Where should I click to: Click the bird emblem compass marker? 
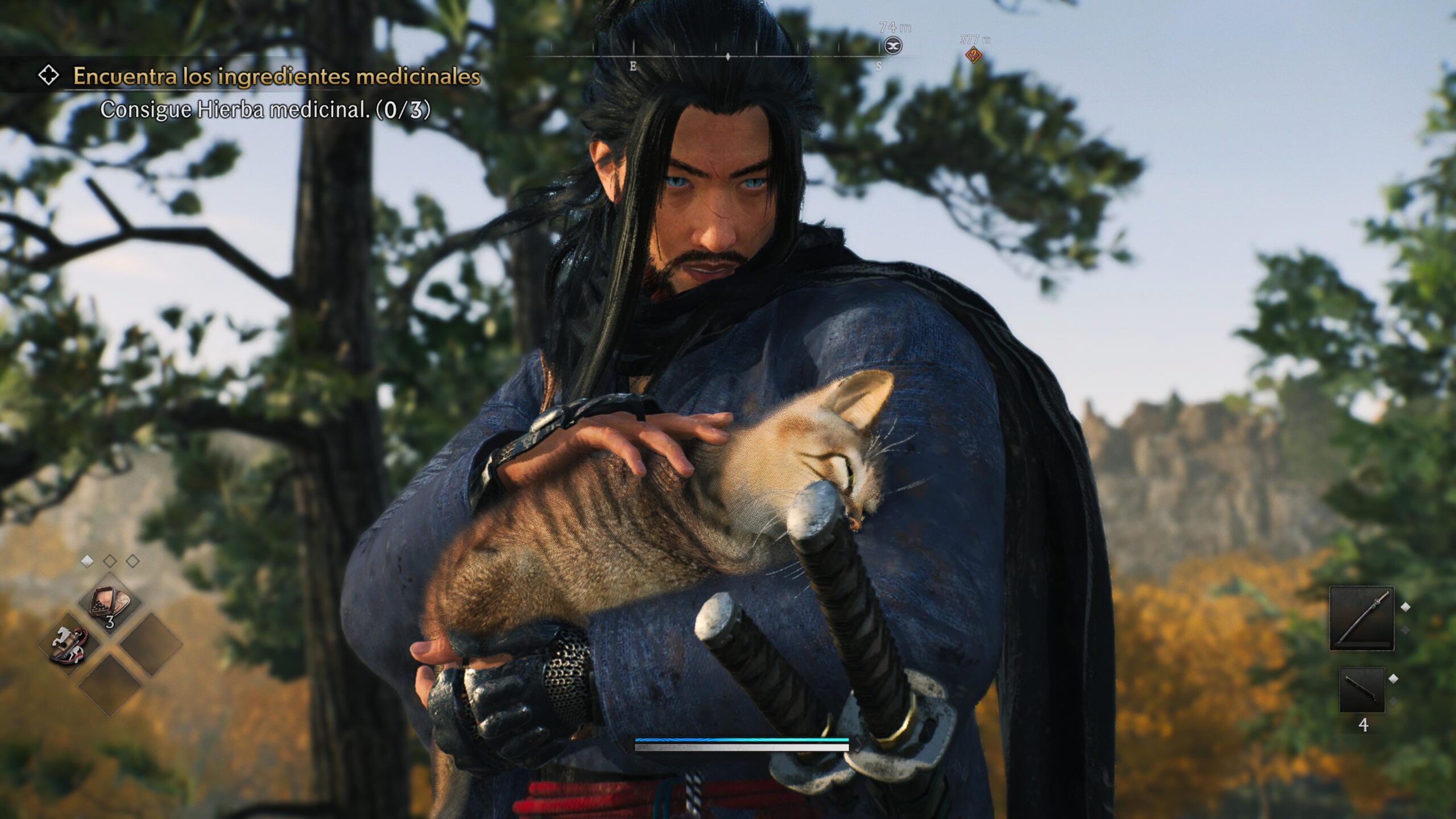(x=893, y=45)
